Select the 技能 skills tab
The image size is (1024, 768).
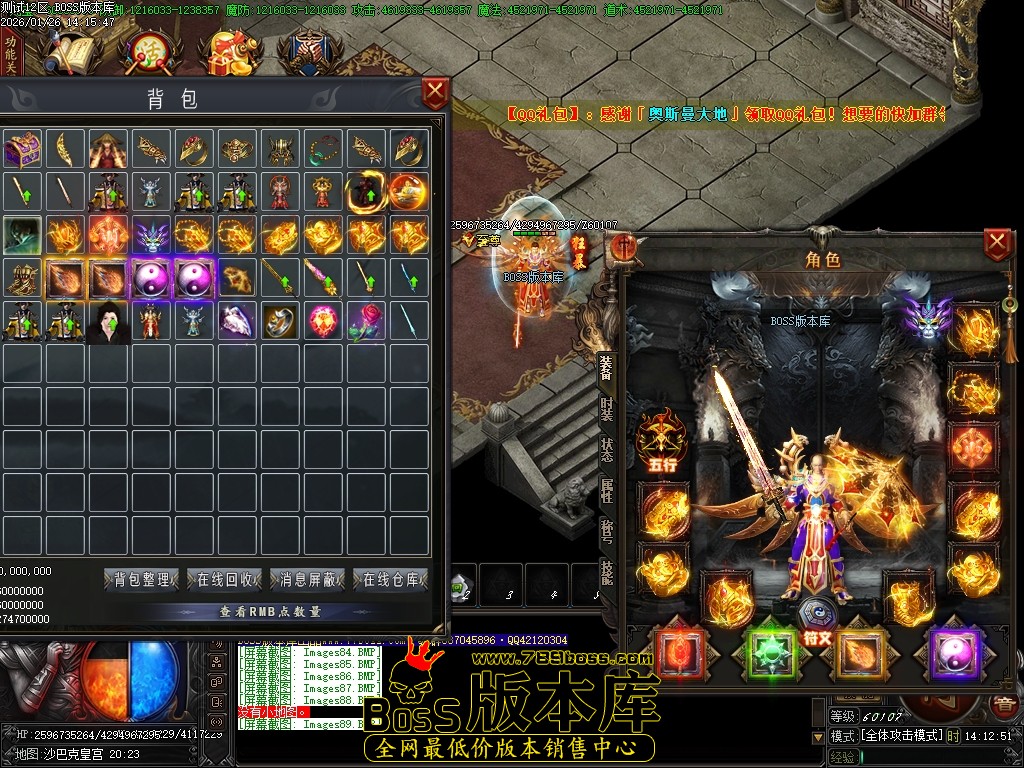[x=607, y=572]
